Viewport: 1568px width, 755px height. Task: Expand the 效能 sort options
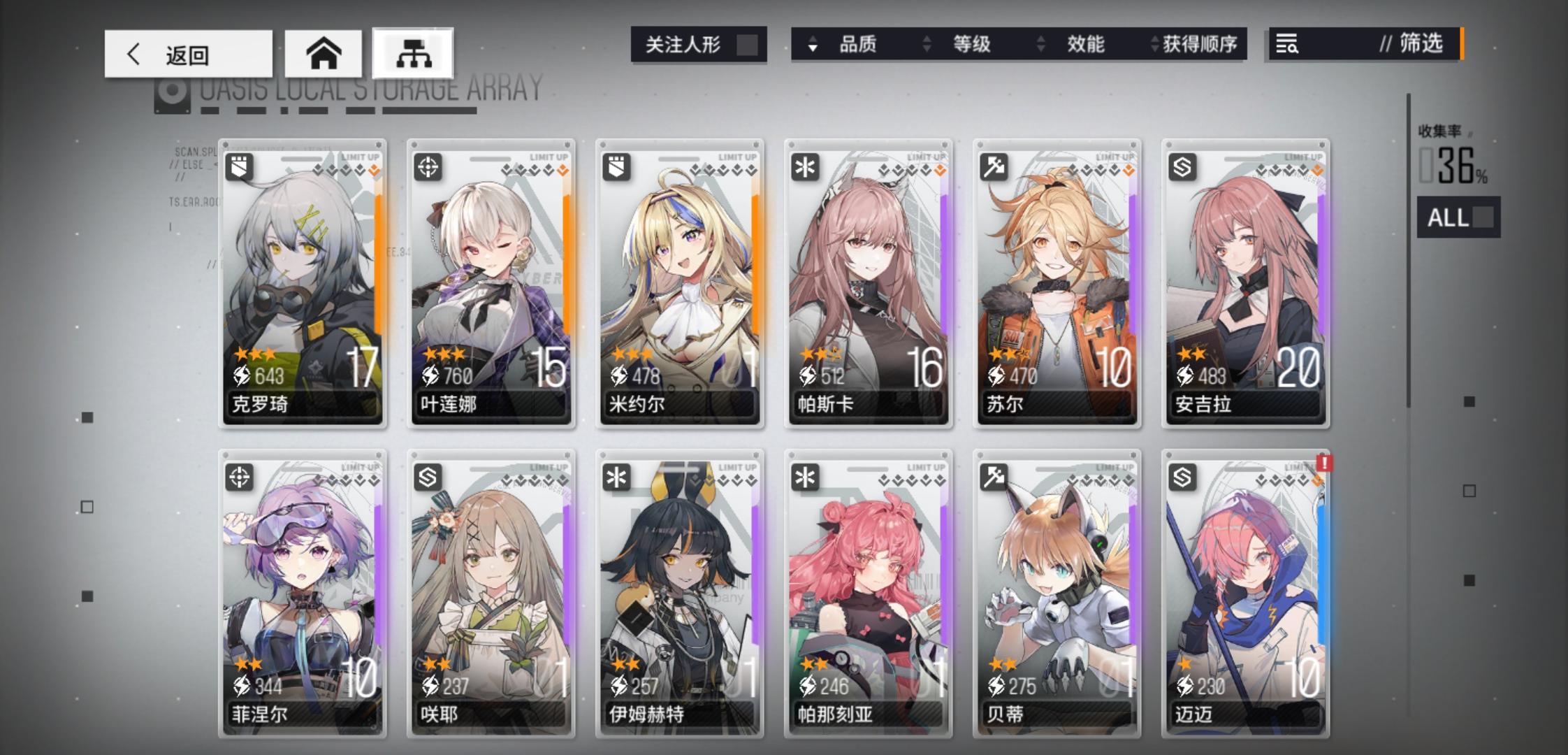tap(1041, 45)
